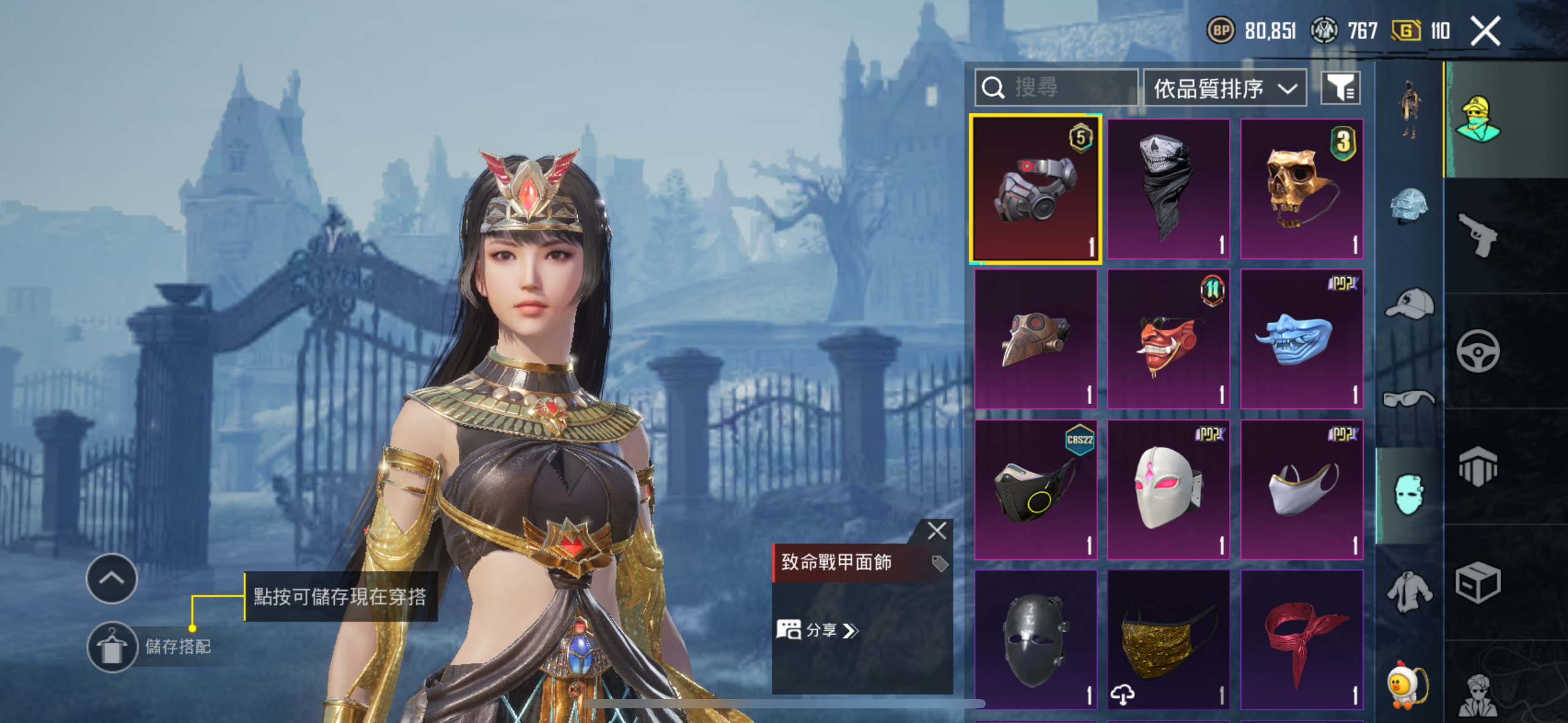Open the pistol weapons category

click(x=1478, y=235)
